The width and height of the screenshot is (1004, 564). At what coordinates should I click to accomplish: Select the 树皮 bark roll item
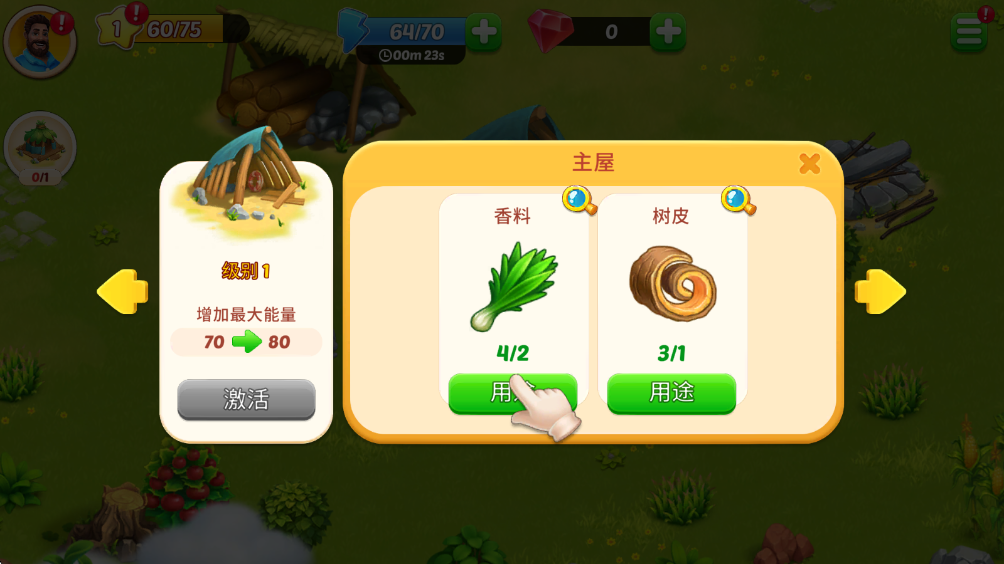tap(671, 282)
